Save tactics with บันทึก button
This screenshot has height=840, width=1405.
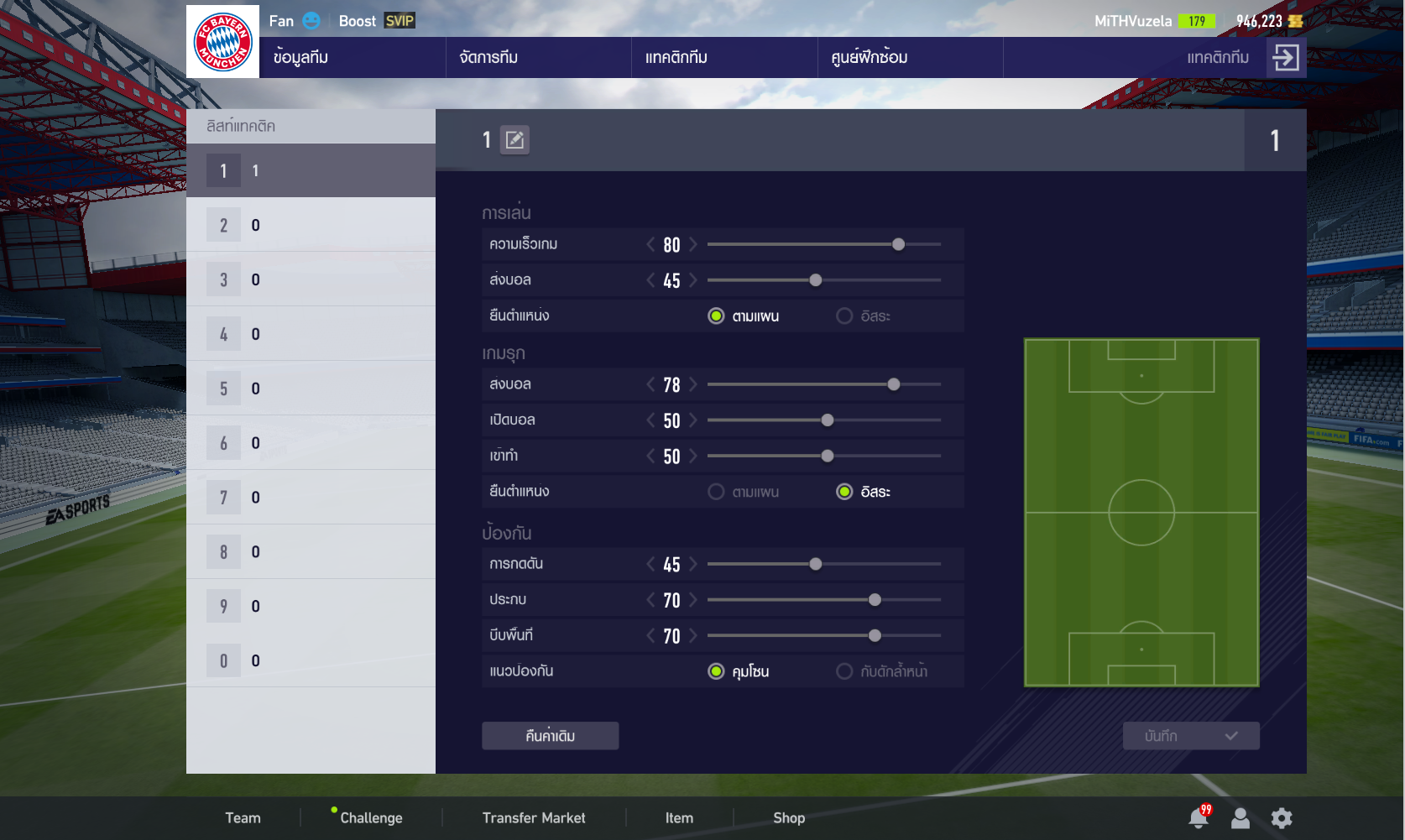point(1190,736)
